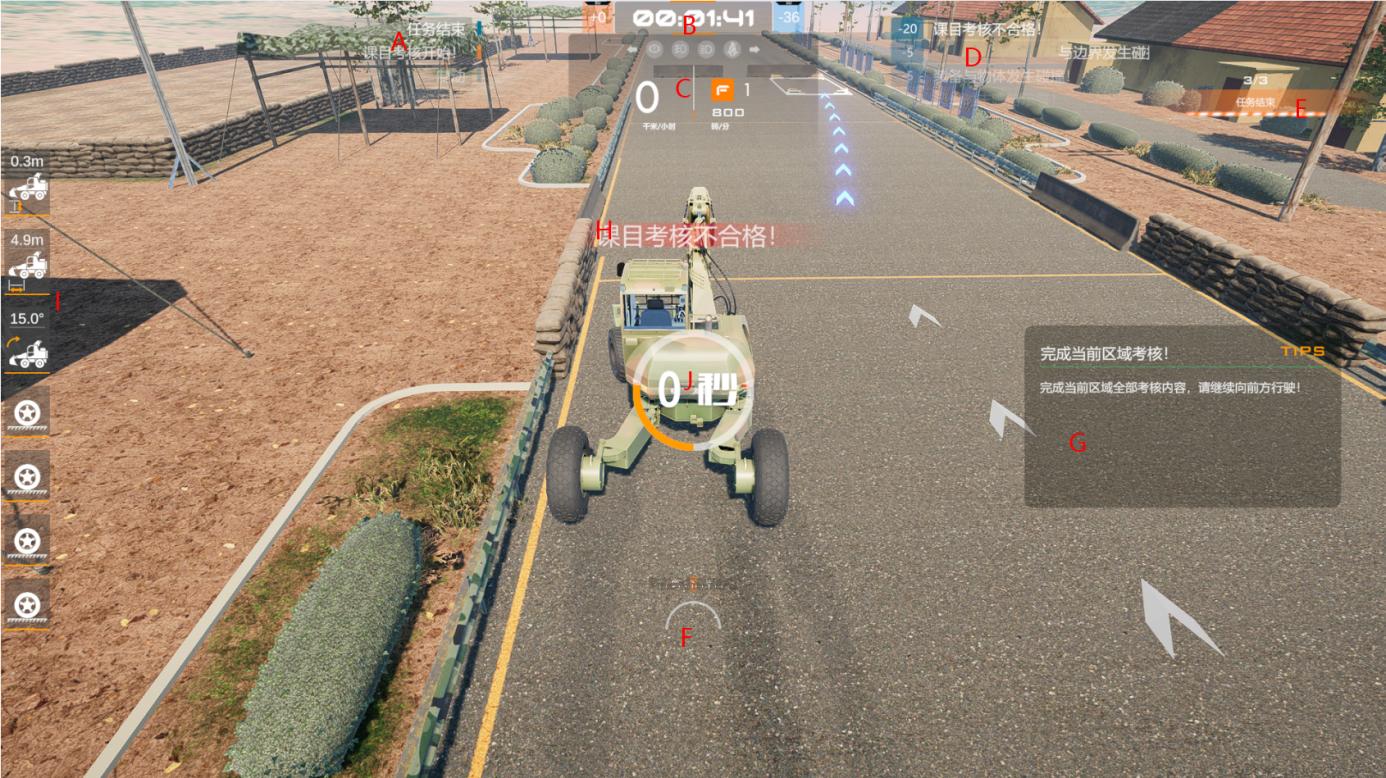Click the right turn signal arrow
1386x778 pixels.
[x=755, y=48]
